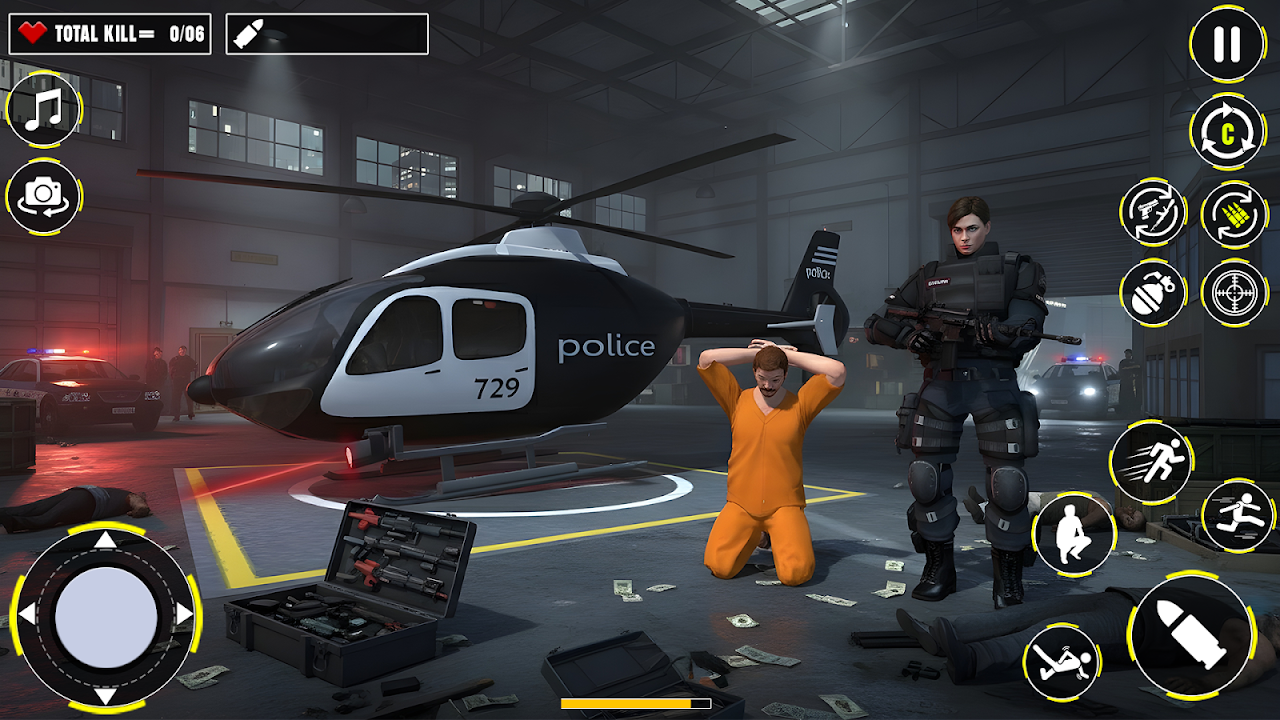Crouch using the kneeling figure button
The width and height of the screenshot is (1280, 720).
point(1074,534)
